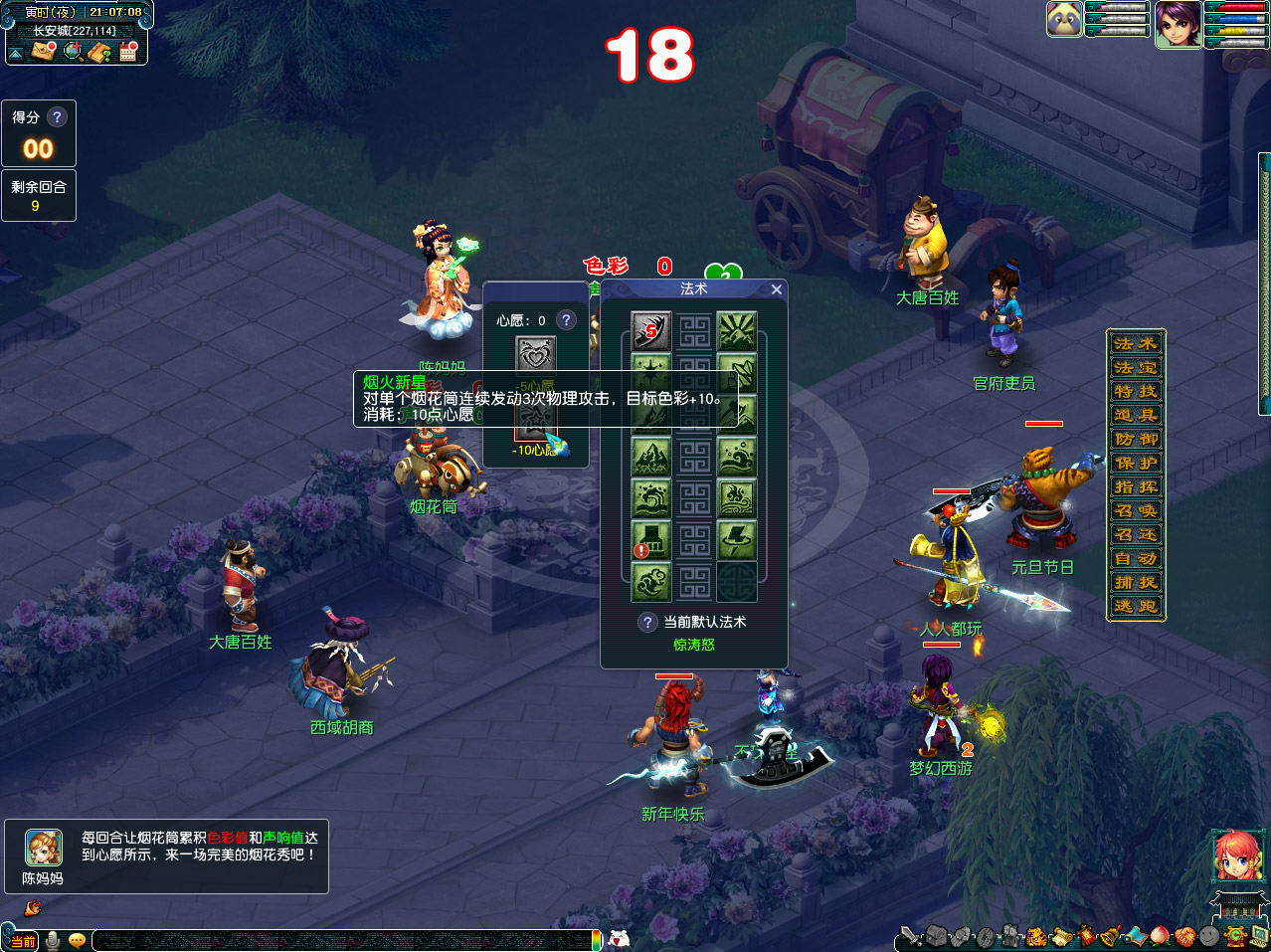Select the 法术 battle command
The image size is (1271, 952).
(x=1136, y=343)
